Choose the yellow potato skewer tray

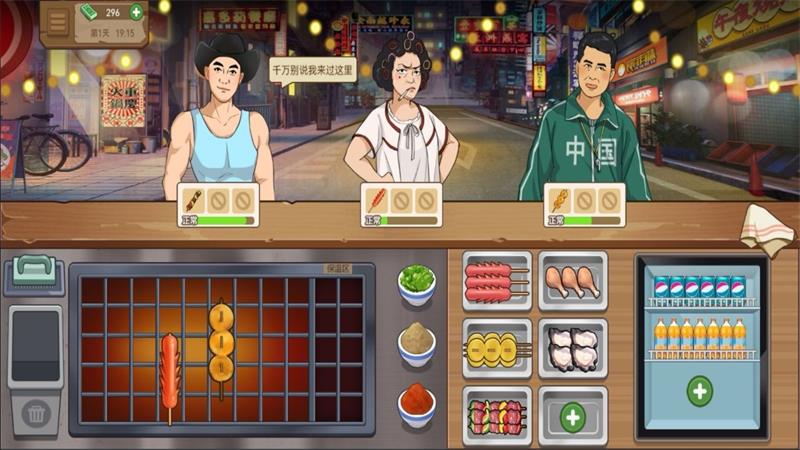(496, 349)
